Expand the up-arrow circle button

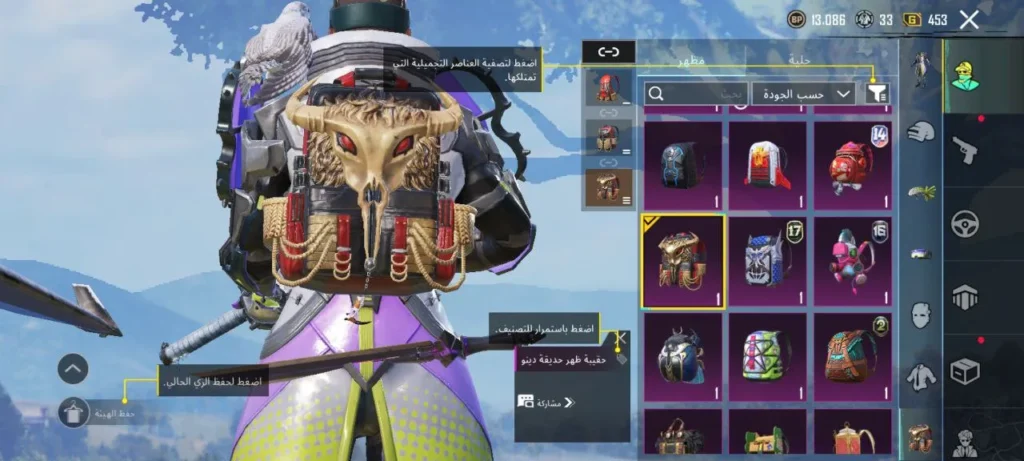74,369
